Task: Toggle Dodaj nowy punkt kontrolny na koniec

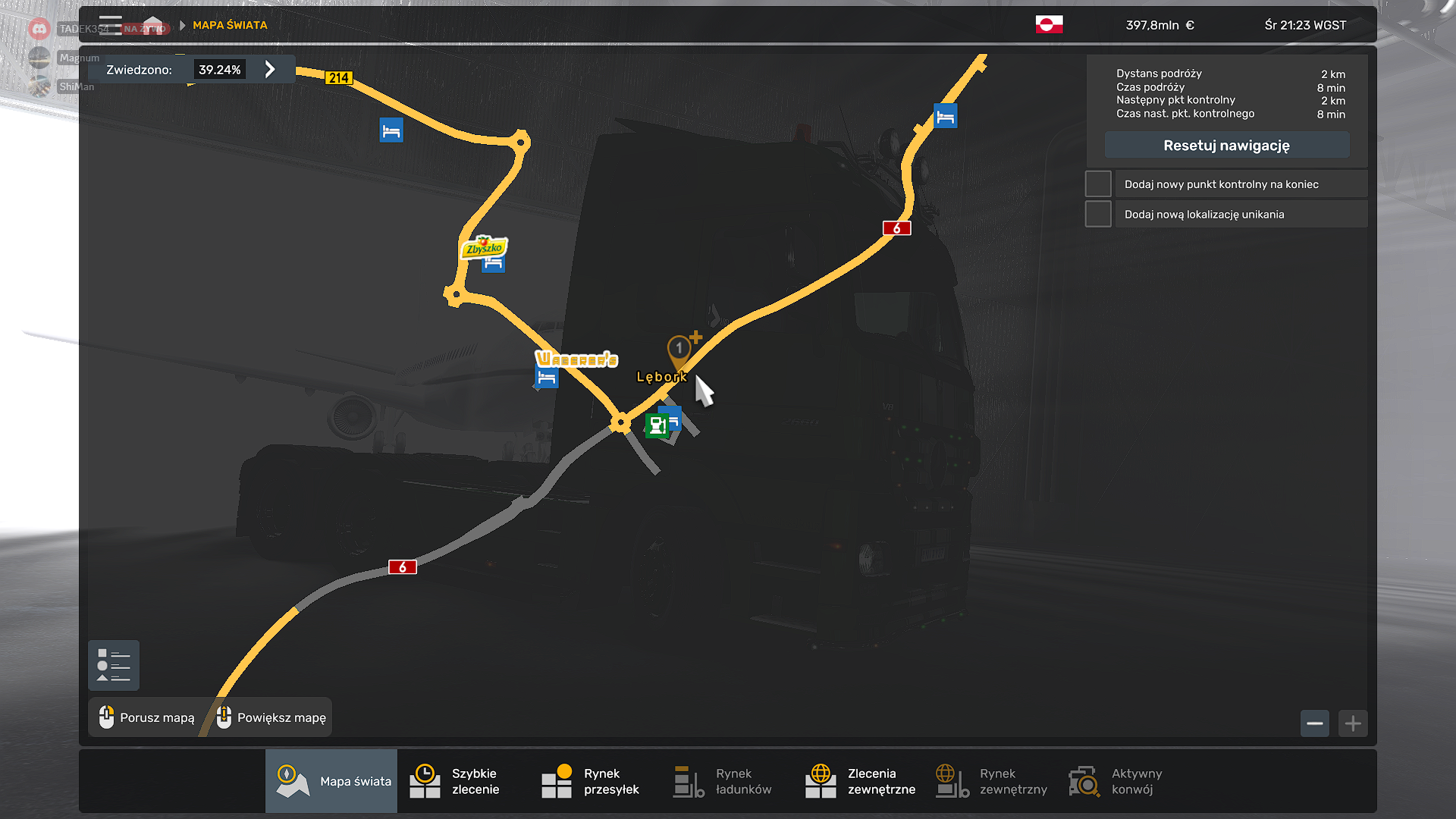Action: point(1098,184)
